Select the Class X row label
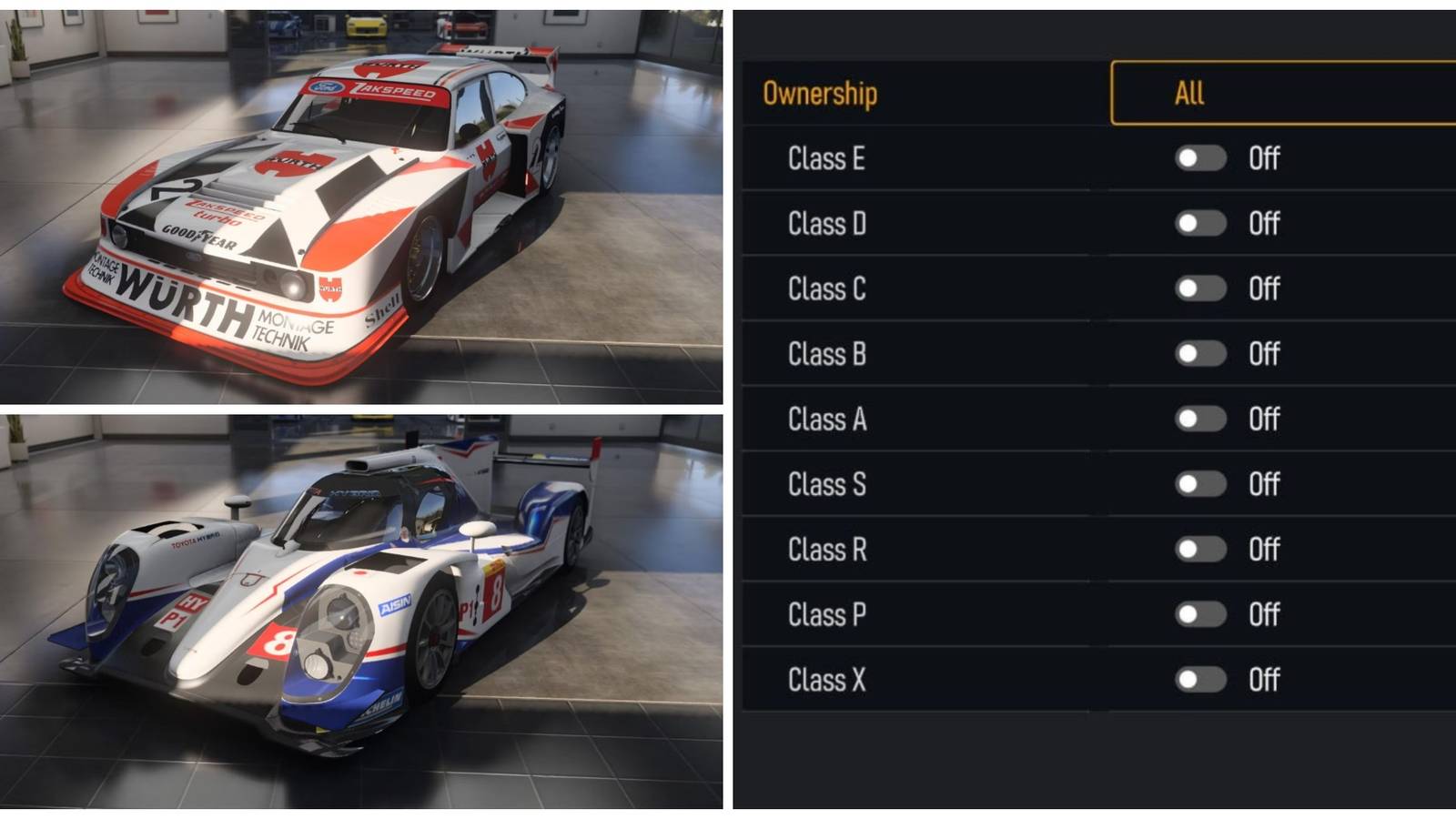This screenshot has width=1456, height=819. pyautogui.click(x=826, y=678)
